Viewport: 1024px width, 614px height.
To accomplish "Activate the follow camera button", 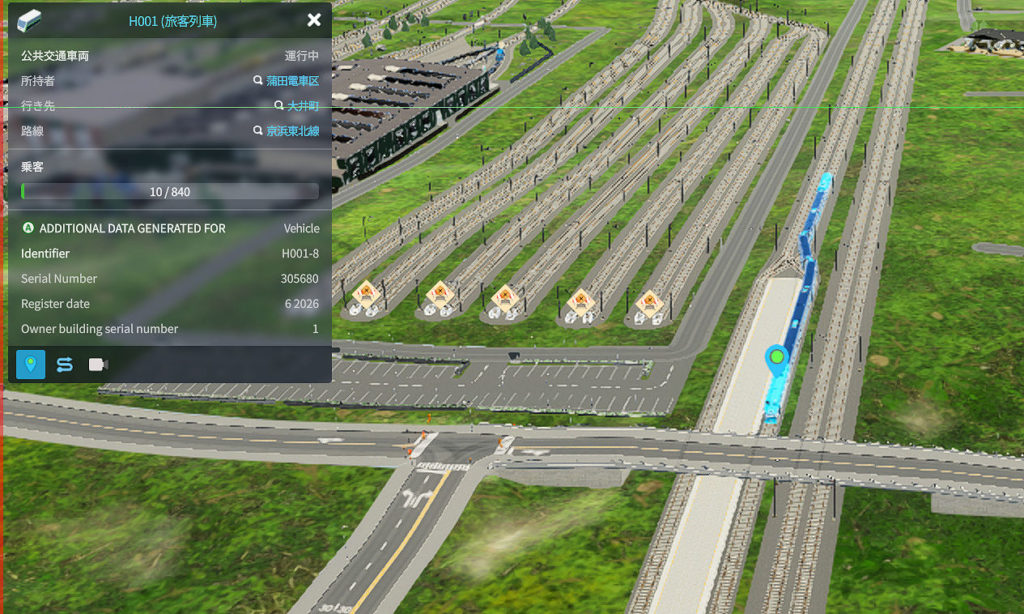I will 98,364.
